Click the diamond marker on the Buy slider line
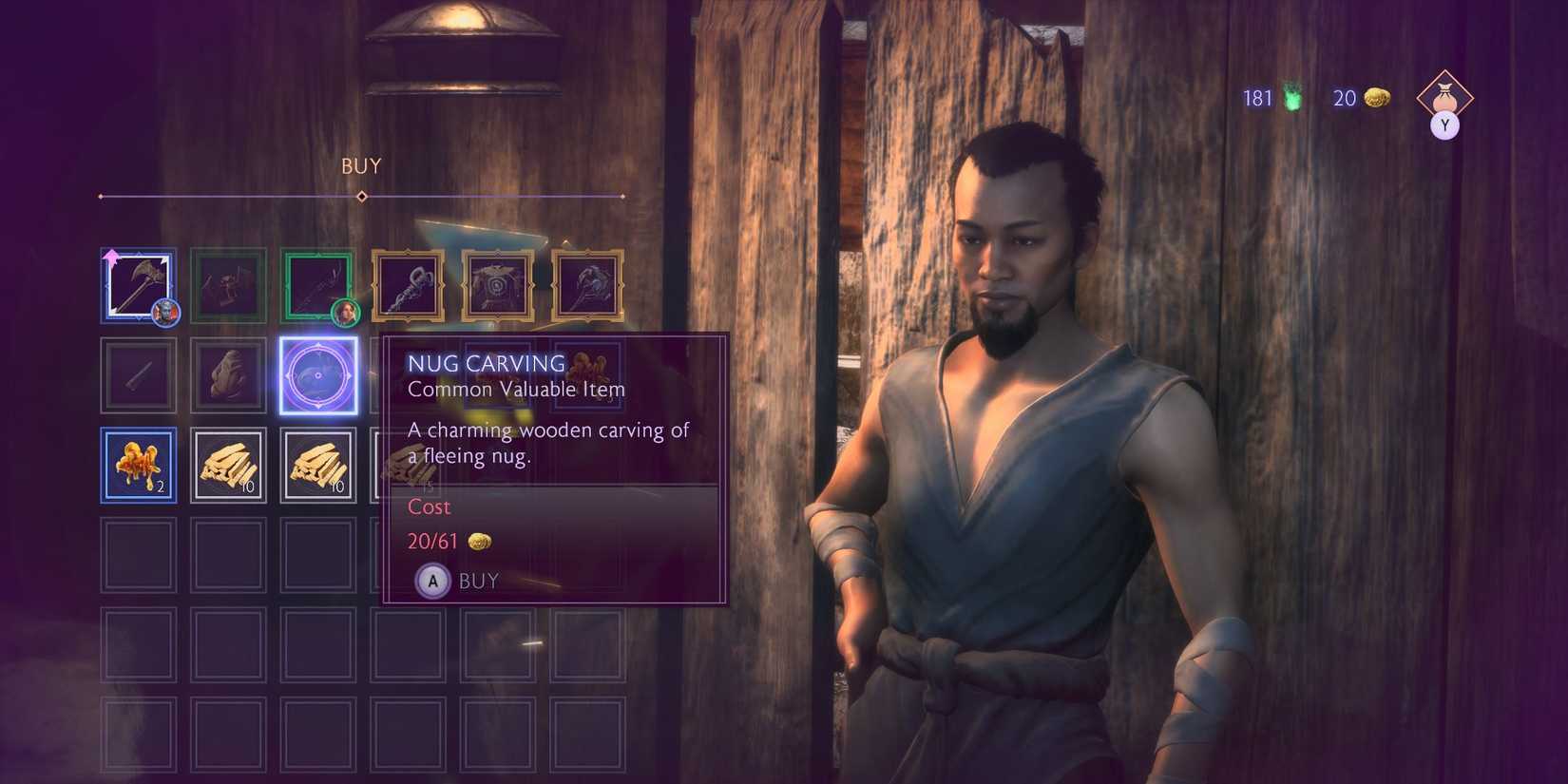This screenshot has width=1568, height=784. click(361, 196)
